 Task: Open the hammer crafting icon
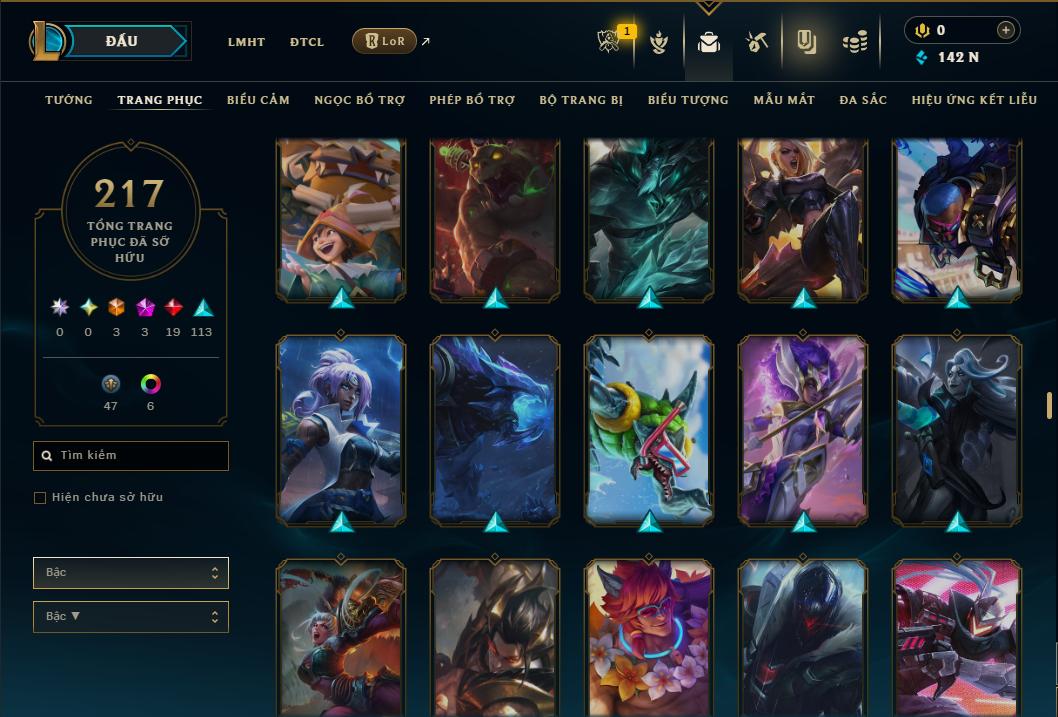757,42
